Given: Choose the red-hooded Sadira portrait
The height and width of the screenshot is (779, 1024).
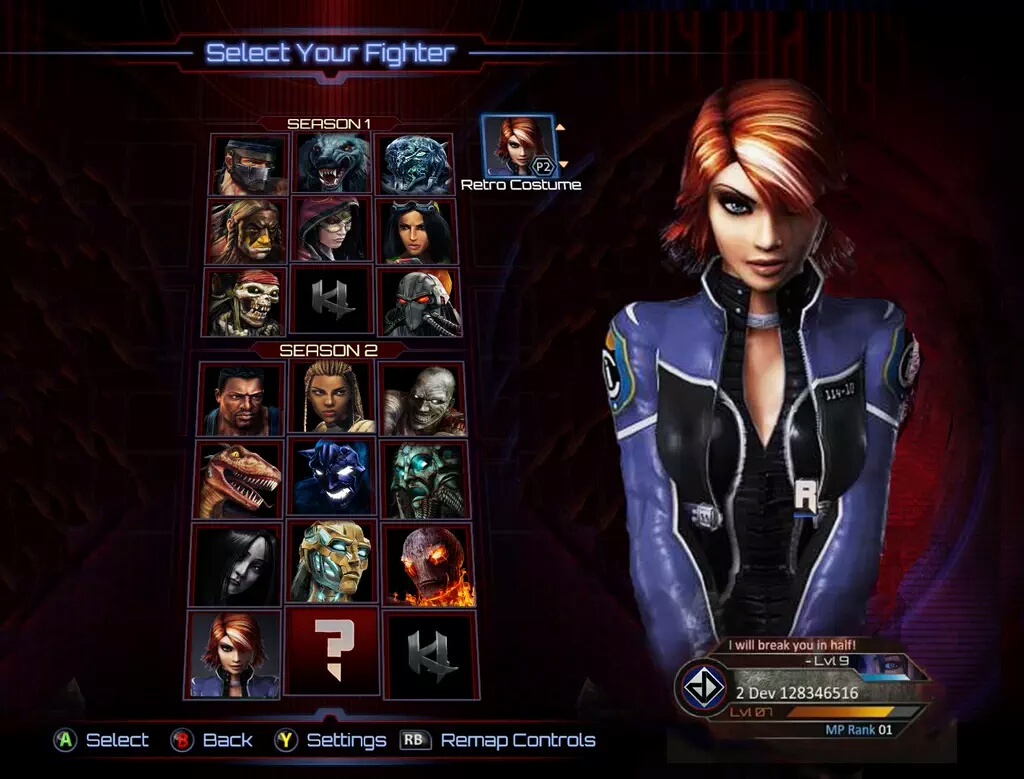Looking at the screenshot, I should pos(333,231).
